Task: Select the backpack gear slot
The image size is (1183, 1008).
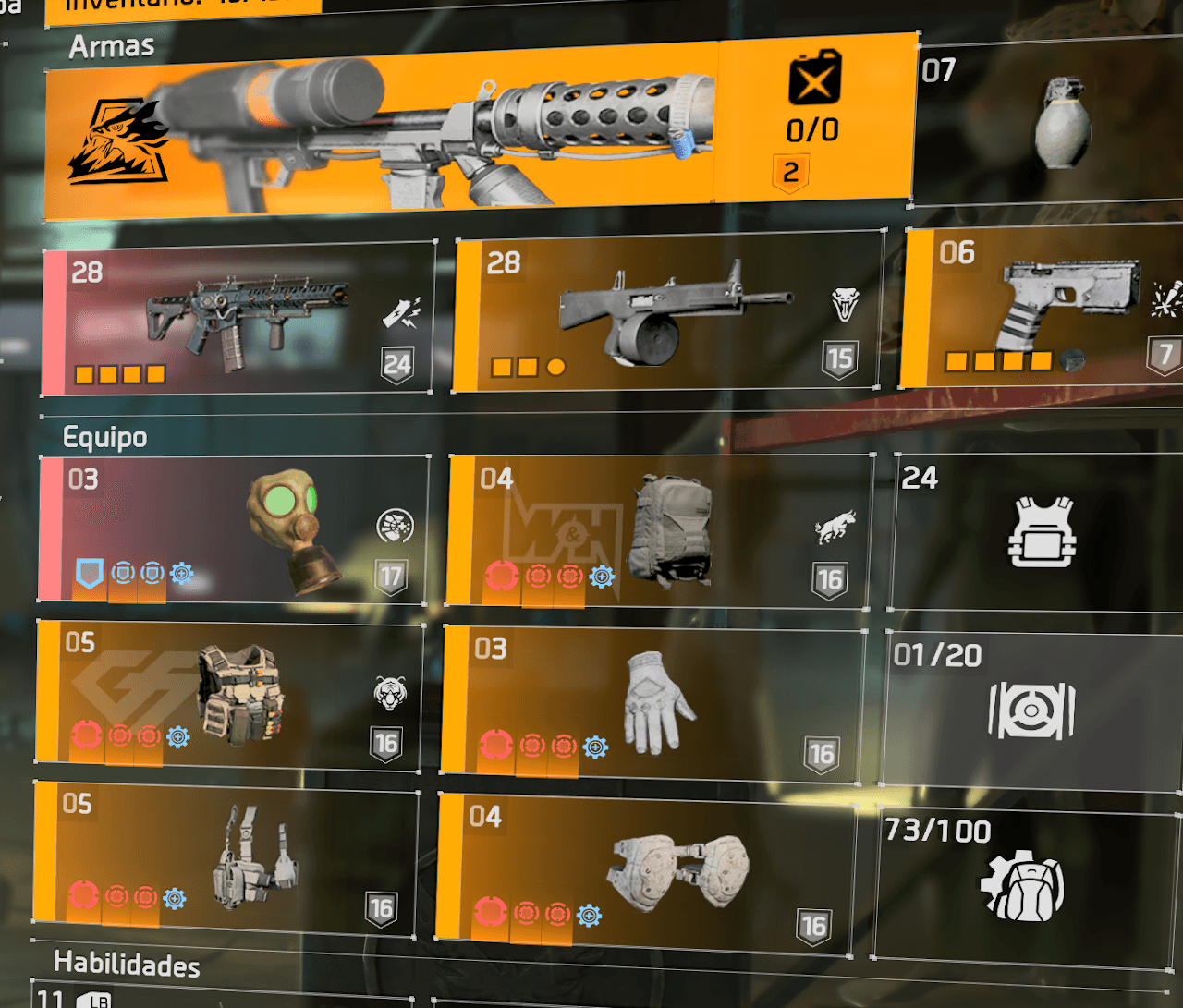Action: click(x=660, y=531)
